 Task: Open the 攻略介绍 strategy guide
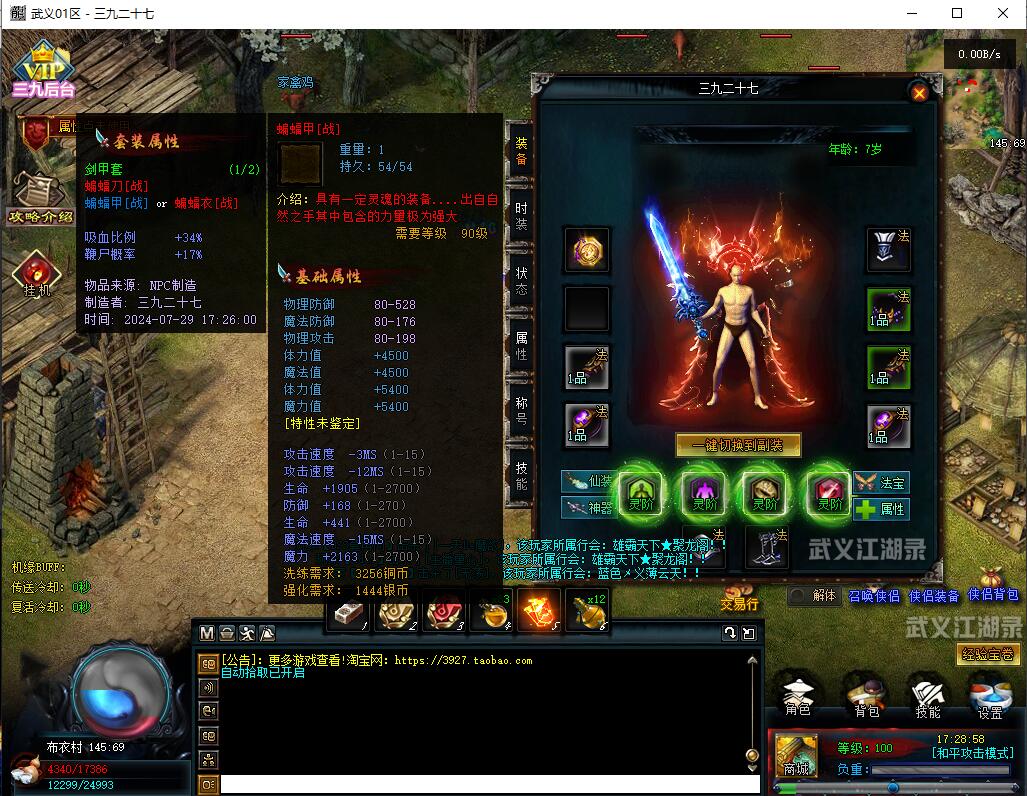(40, 197)
